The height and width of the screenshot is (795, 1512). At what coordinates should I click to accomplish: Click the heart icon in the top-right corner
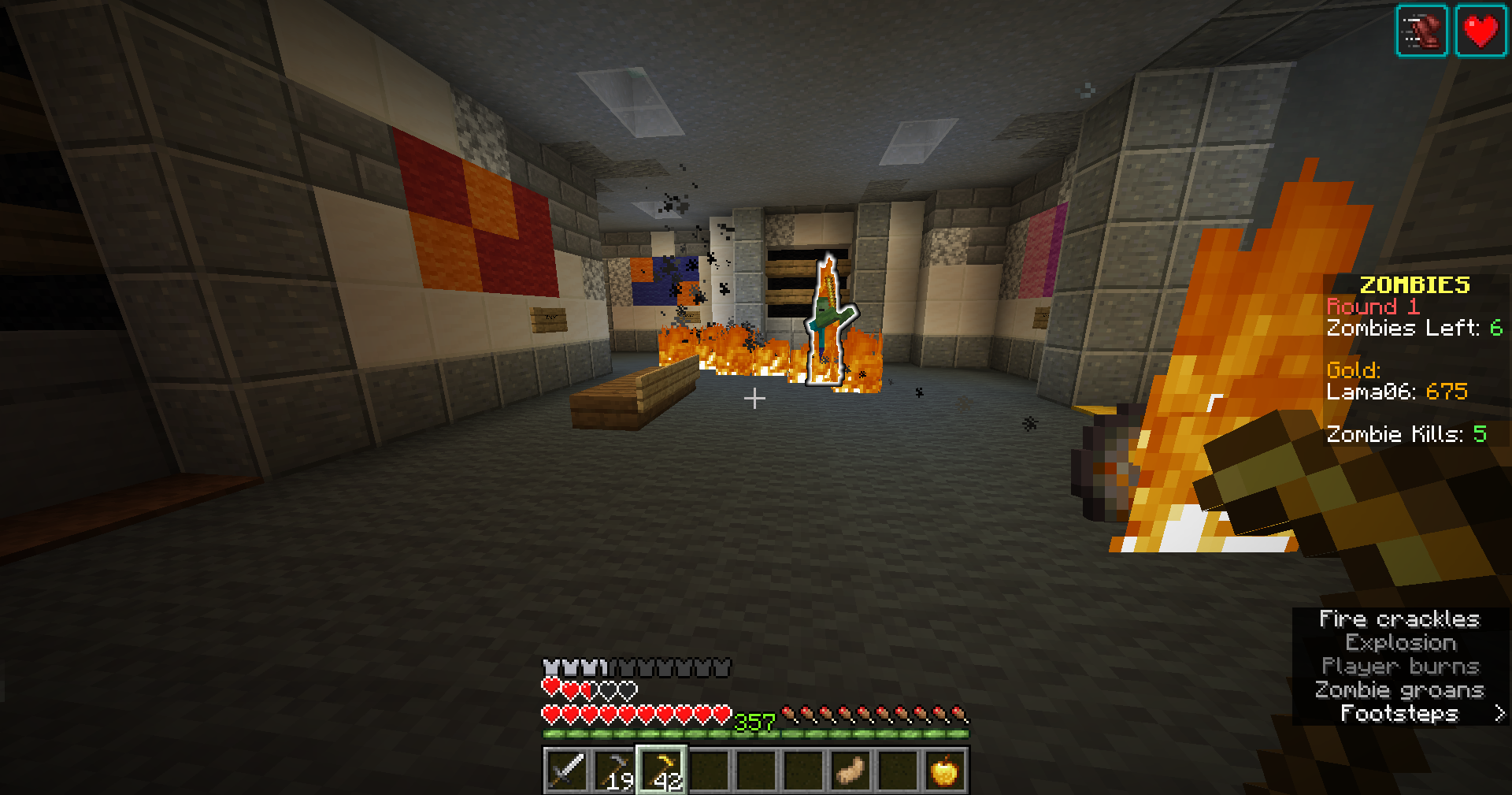1481,31
